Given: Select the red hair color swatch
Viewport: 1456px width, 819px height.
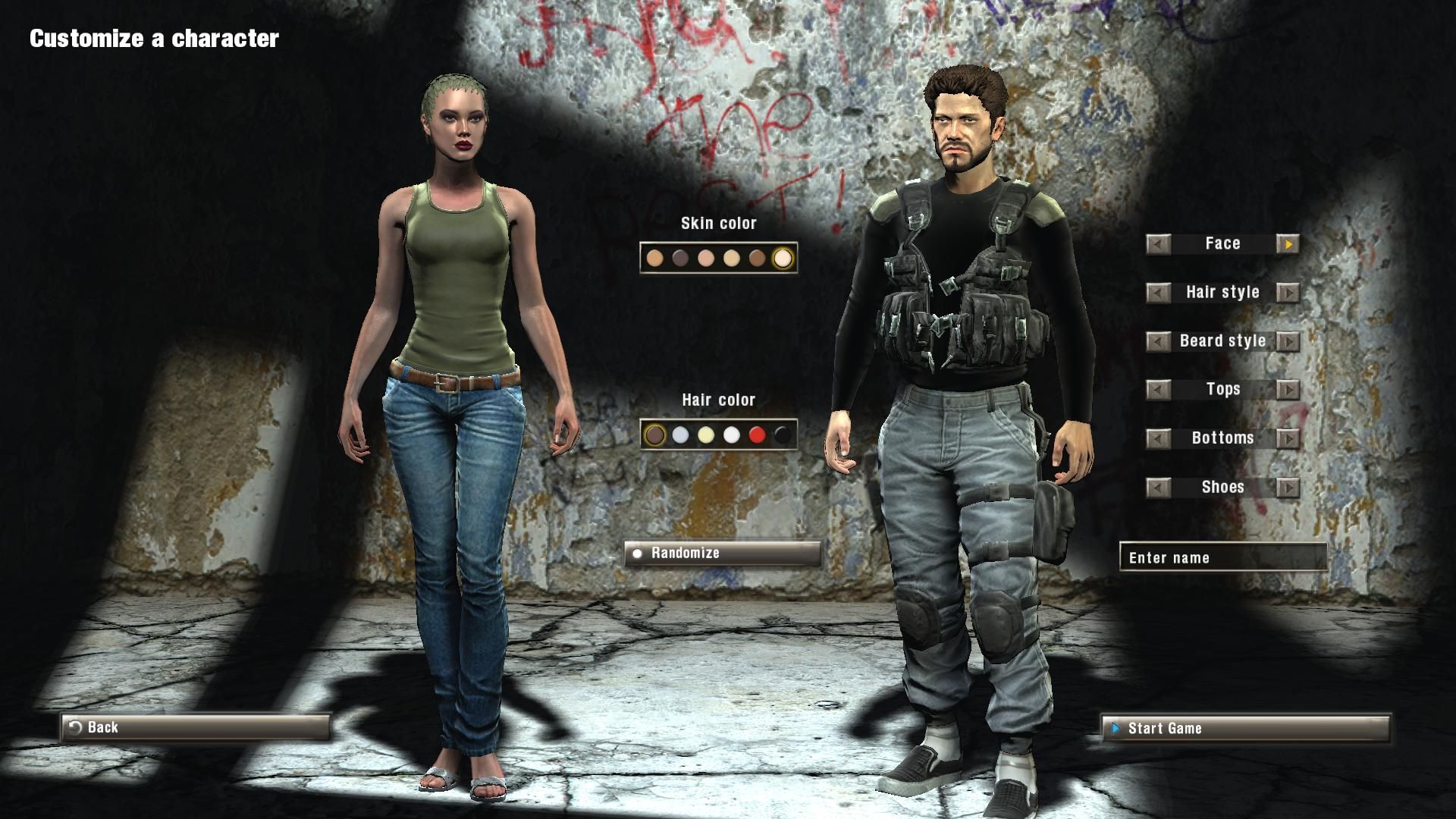Looking at the screenshot, I should click(x=757, y=435).
